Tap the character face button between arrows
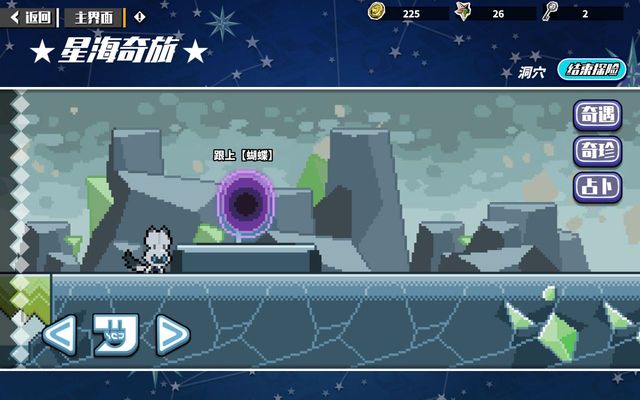Viewport: 640px width, 400px height. (x=114, y=335)
